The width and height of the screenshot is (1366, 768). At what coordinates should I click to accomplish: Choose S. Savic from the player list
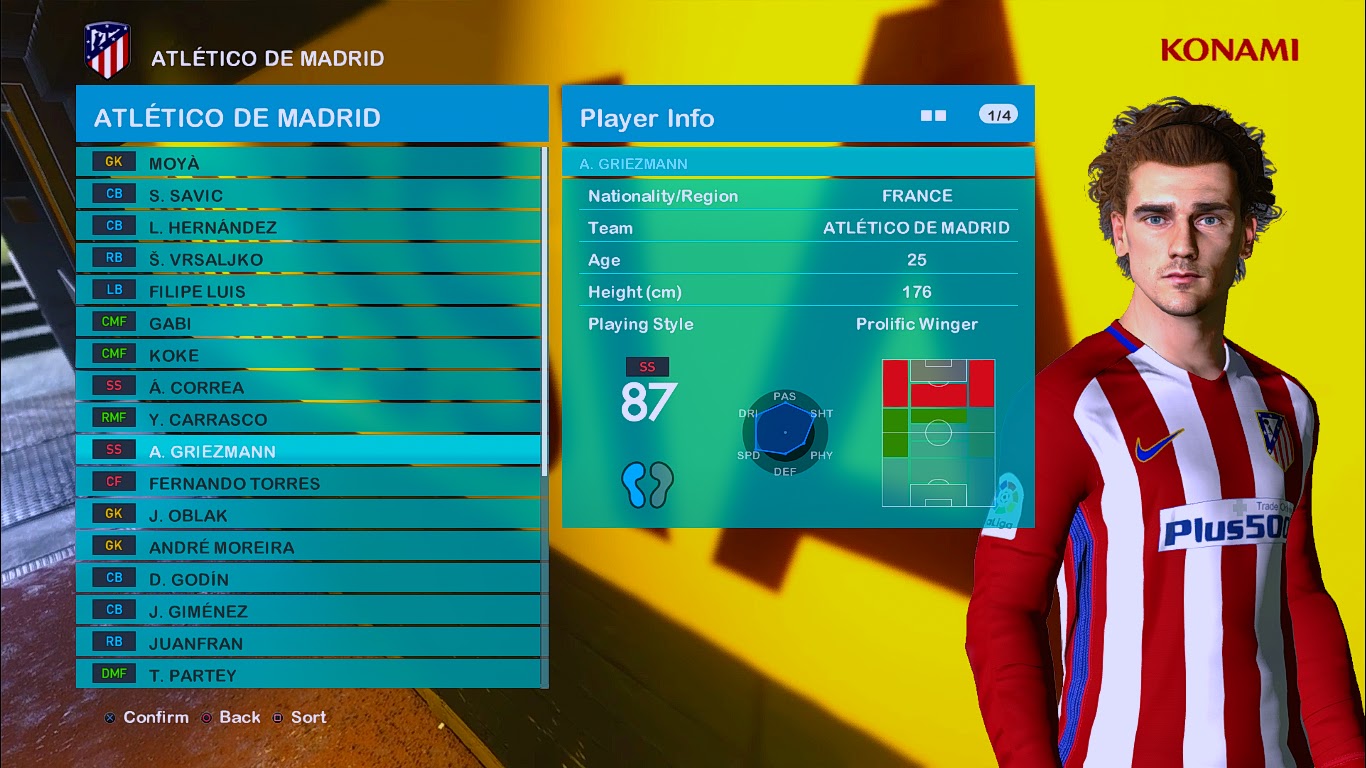308,195
